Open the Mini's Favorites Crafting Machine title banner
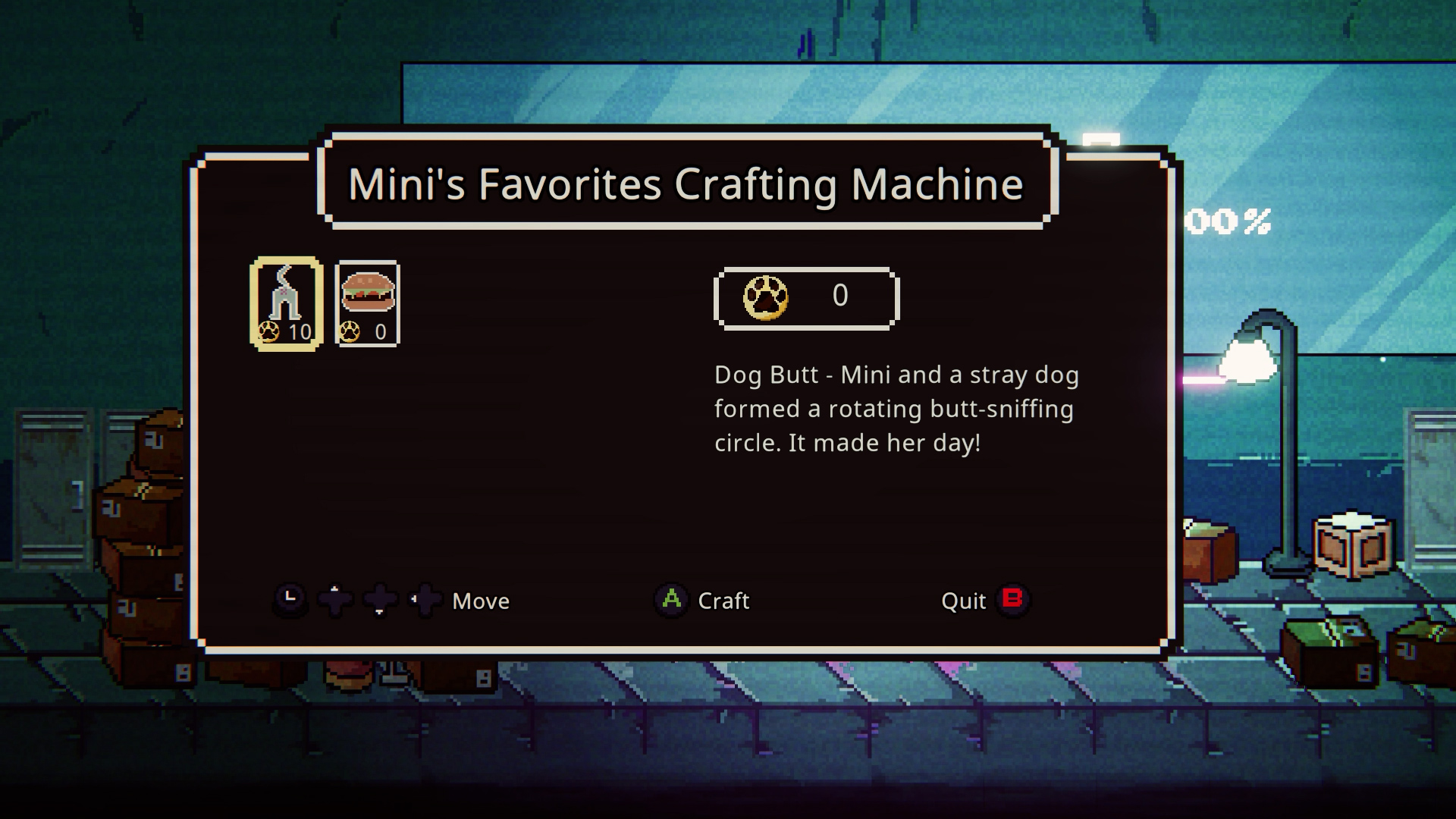The width and height of the screenshot is (1456, 819). coord(686,182)
